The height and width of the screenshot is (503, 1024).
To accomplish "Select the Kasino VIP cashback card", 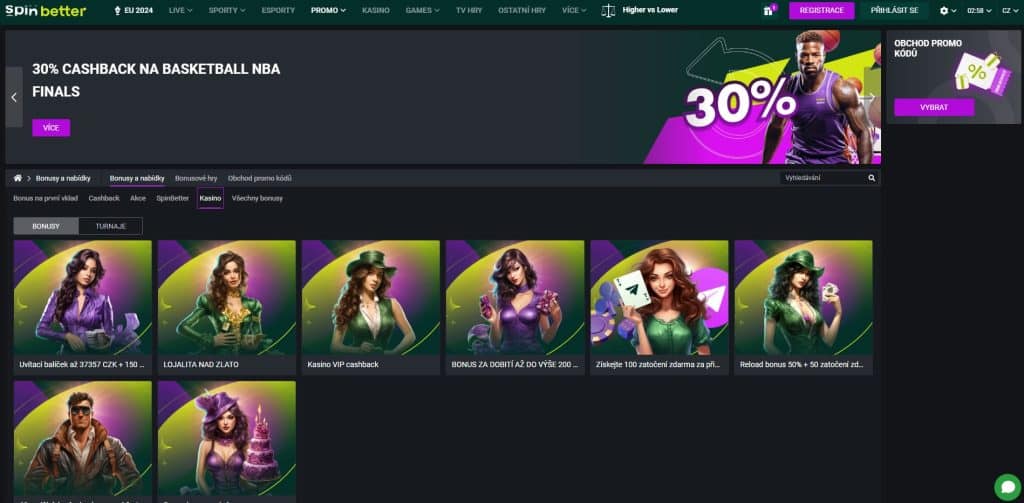I will point(371,307).
